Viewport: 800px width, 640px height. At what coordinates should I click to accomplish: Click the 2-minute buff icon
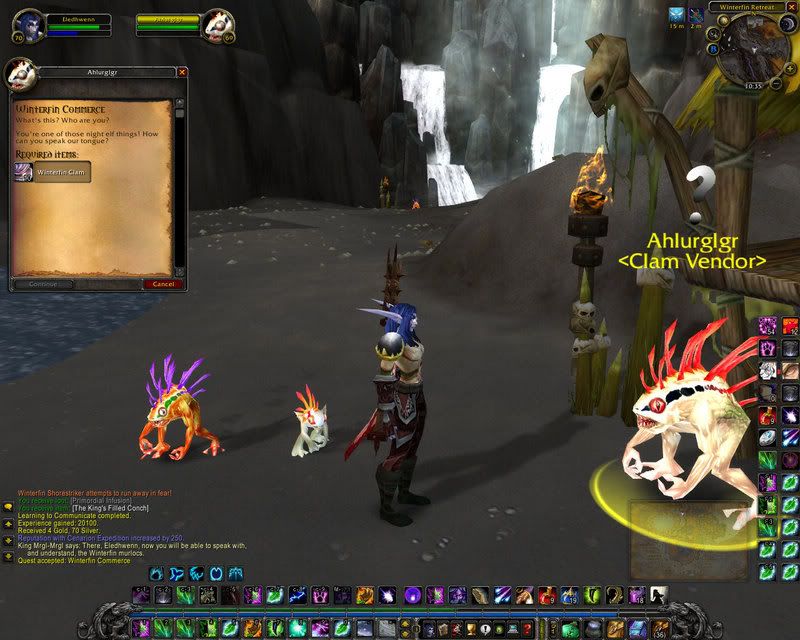pos(697,15)
